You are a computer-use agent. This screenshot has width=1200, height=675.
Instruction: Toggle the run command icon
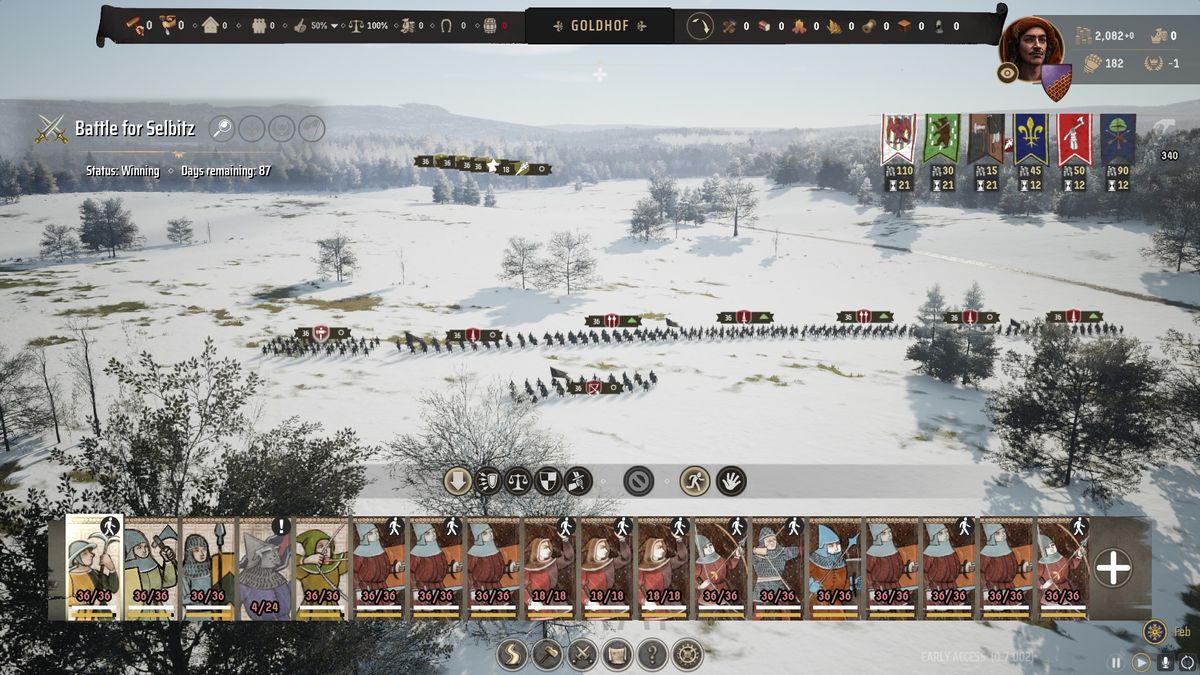point(694,481)
